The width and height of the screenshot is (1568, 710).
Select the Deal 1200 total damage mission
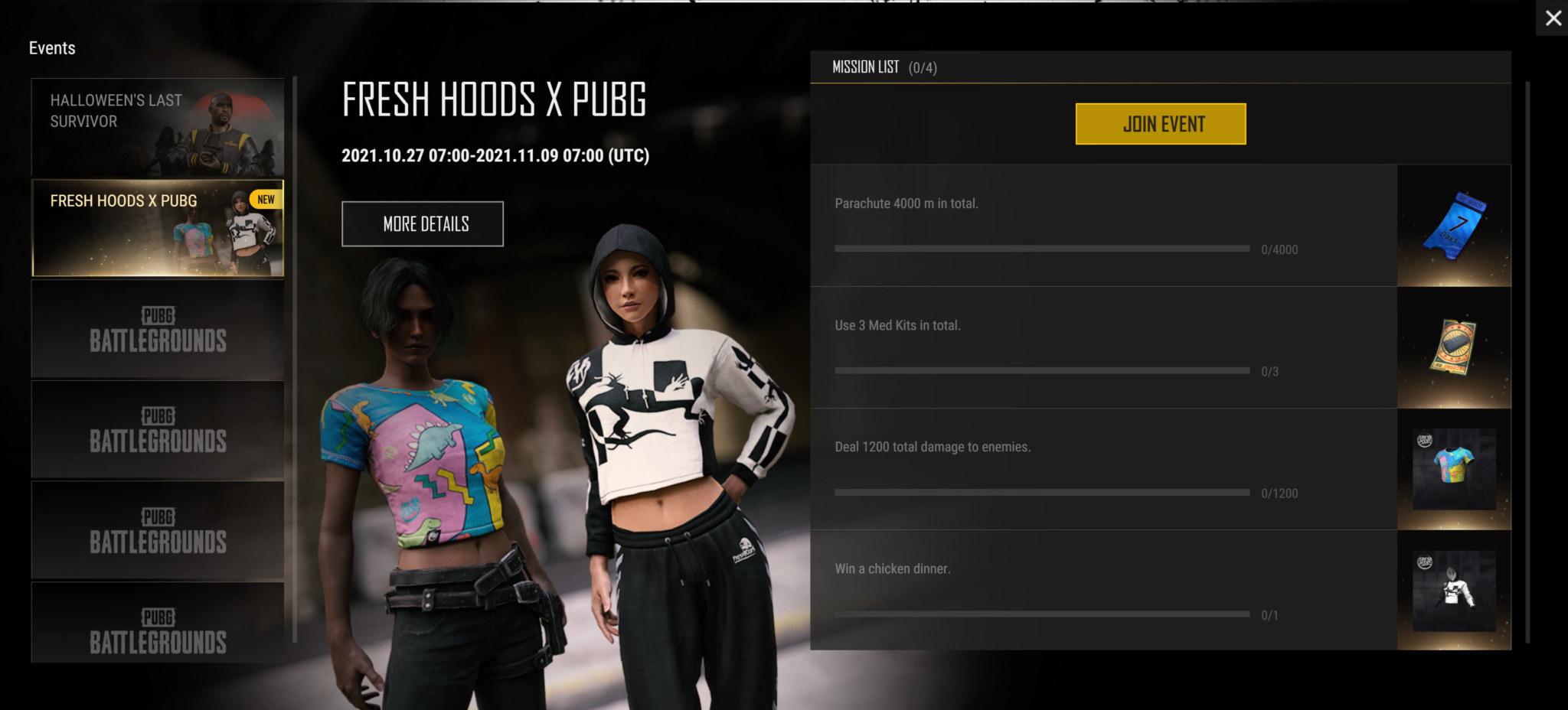[1102, 469]
